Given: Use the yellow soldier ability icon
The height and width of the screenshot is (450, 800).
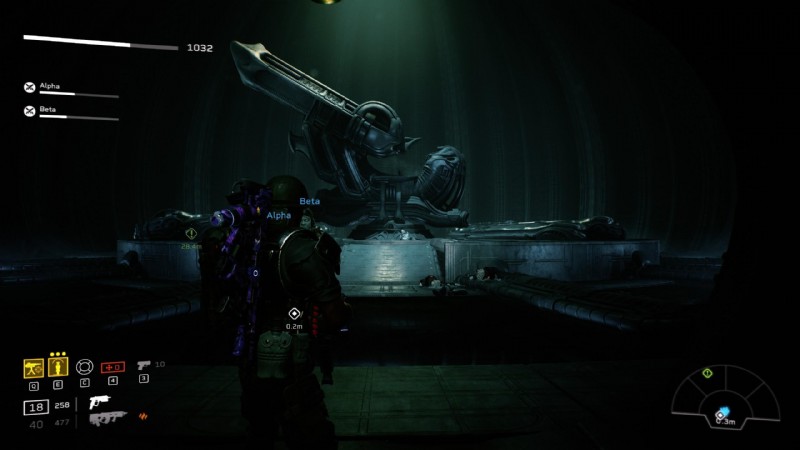Looking at the screenshot, I should click(57, 367).
